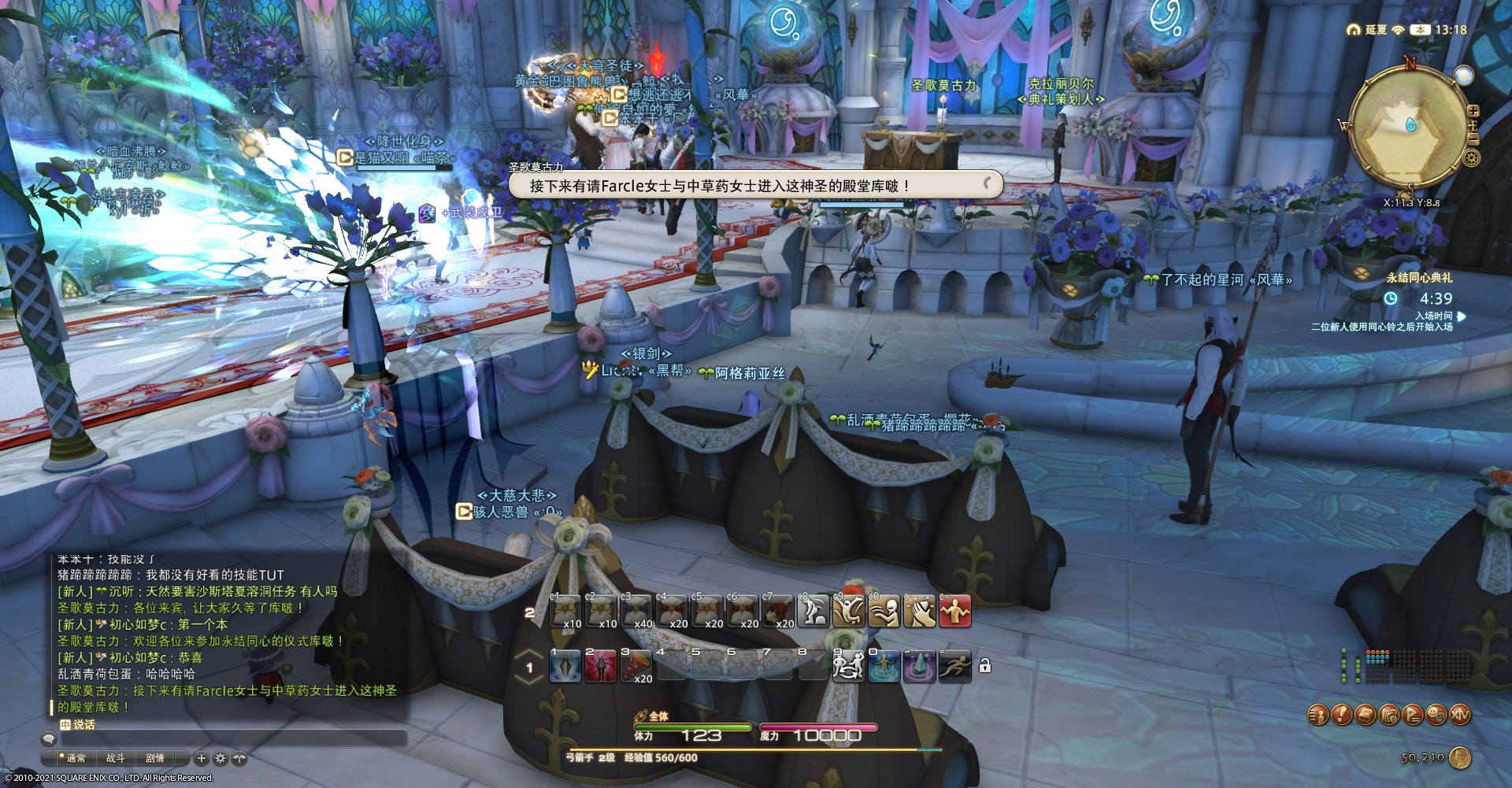Activate the purple crystal teleport ability
1512x788 pixels.
[919, 666]
